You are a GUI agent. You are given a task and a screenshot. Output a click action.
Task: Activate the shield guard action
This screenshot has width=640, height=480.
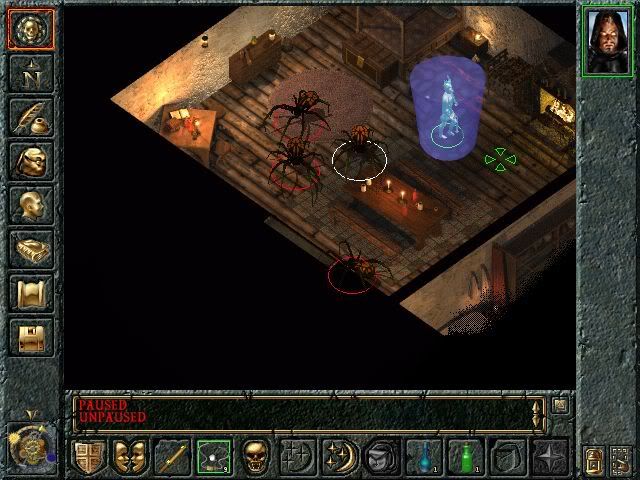(89, 457)
